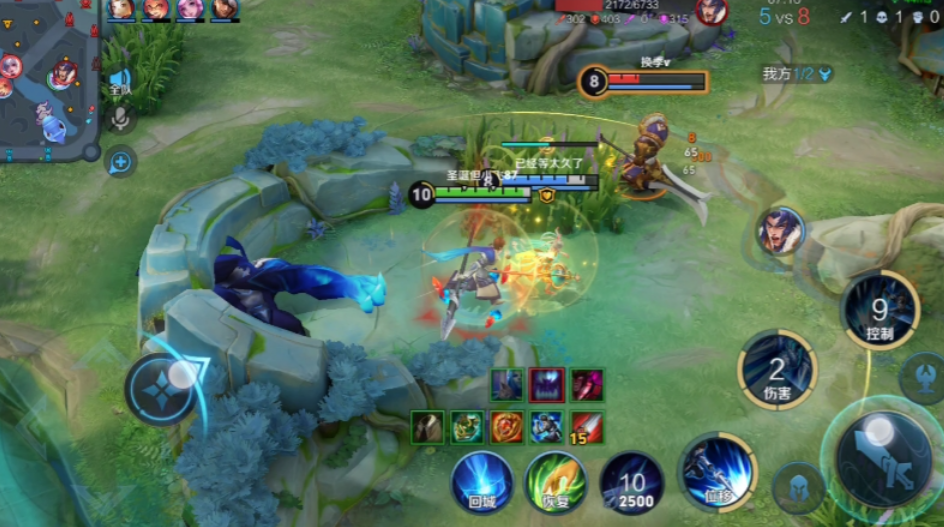944x527 pixels.
Task: Use the 恢复 heal spell
Action: [x=556, y=481]
